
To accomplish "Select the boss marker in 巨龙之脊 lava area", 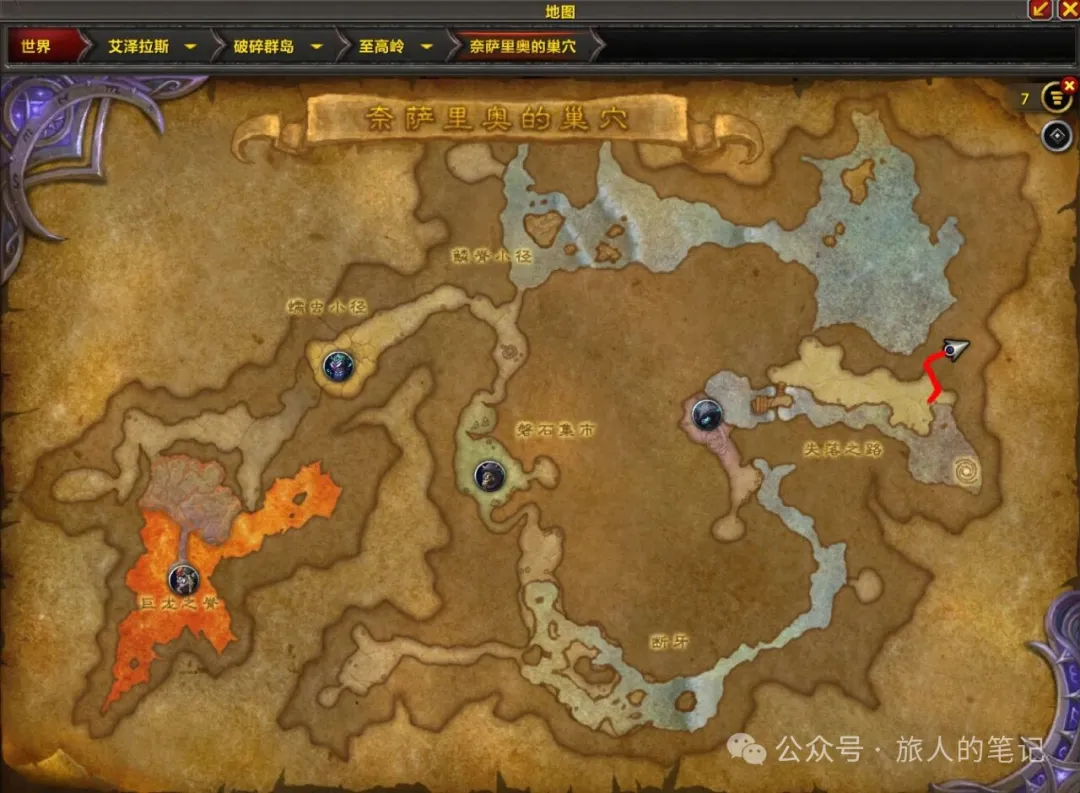I will pos(182,577).
